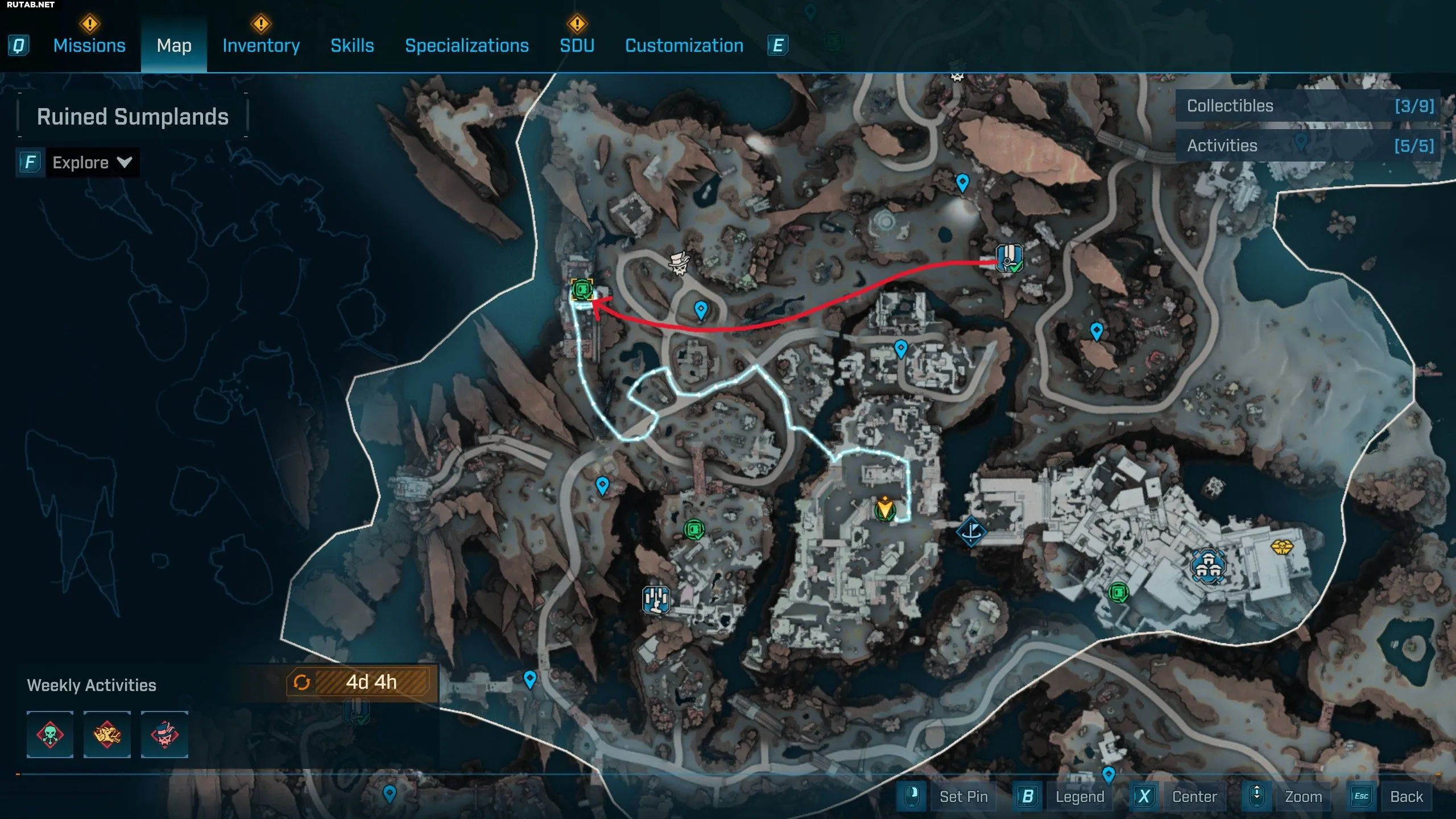Select the yellow player position marker
The width and height of the screenshot is (1456, 819).
884,507
